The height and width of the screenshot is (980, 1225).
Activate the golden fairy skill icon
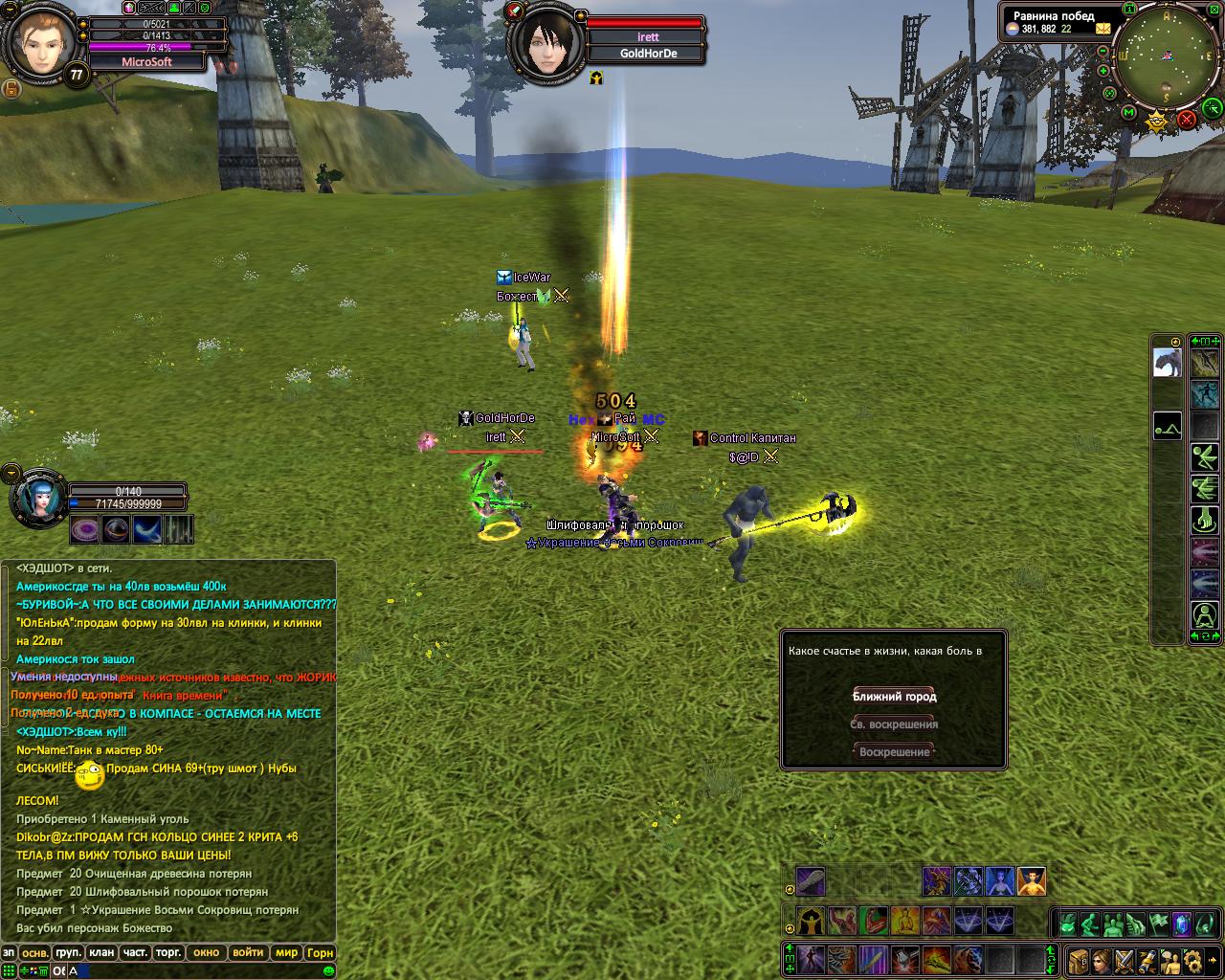tap(1032, 881)
